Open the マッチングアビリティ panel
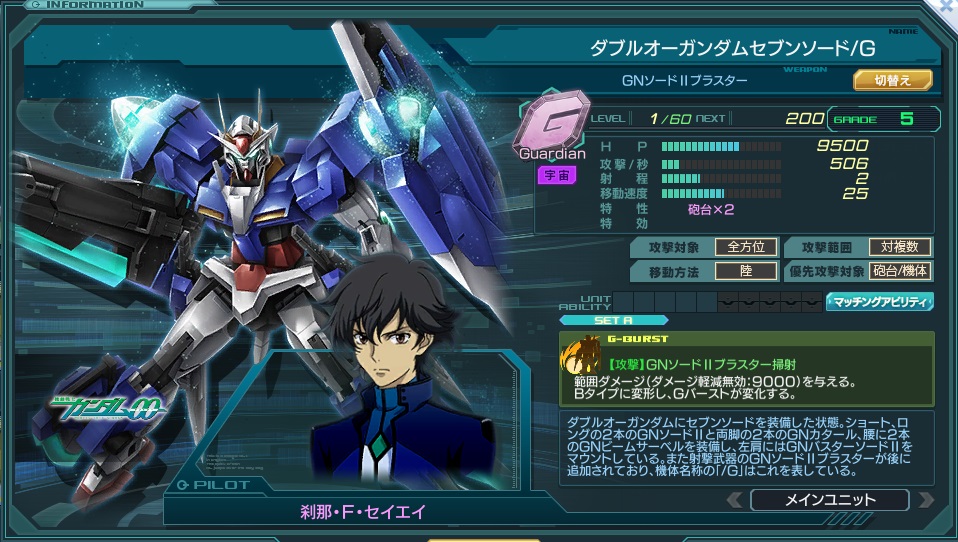 tap(879, 301)
